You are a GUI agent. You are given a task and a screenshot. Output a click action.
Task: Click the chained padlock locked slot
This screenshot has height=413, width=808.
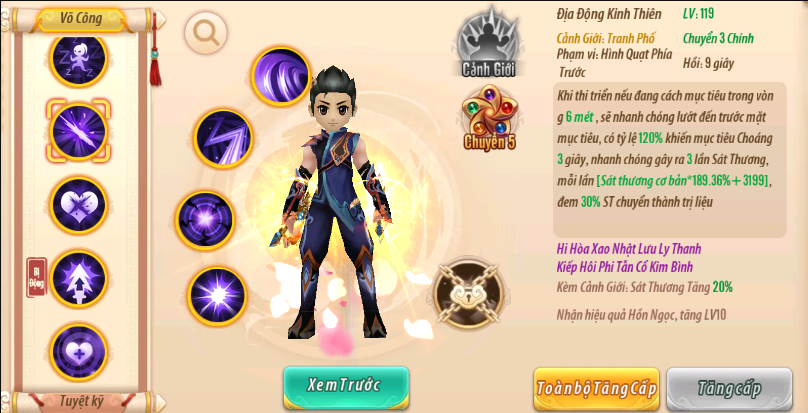pyautogui.click(x=467, y=293)
